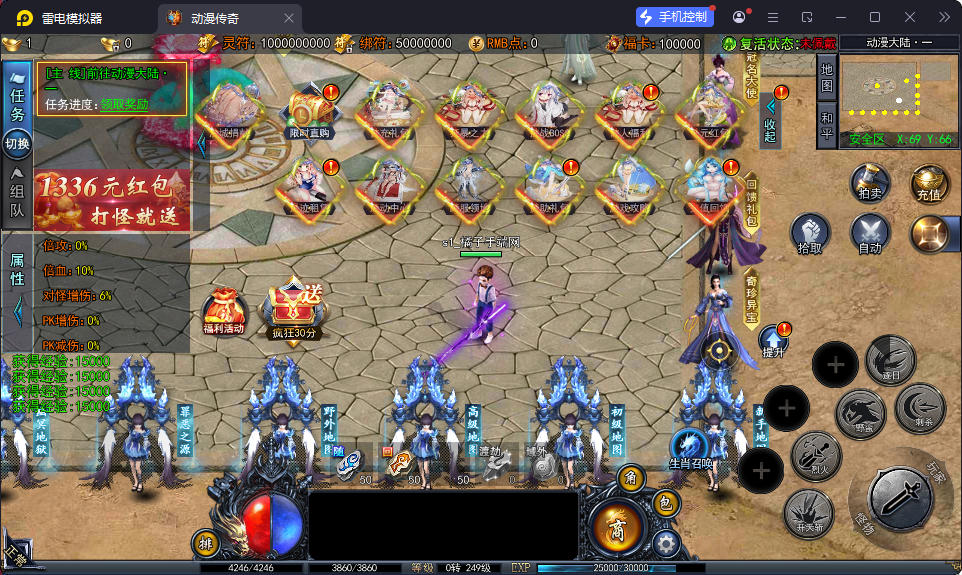Open the 福利活动 welfare events bag
The width and height of the screenshot is (962, 575).
click(223, 312)
